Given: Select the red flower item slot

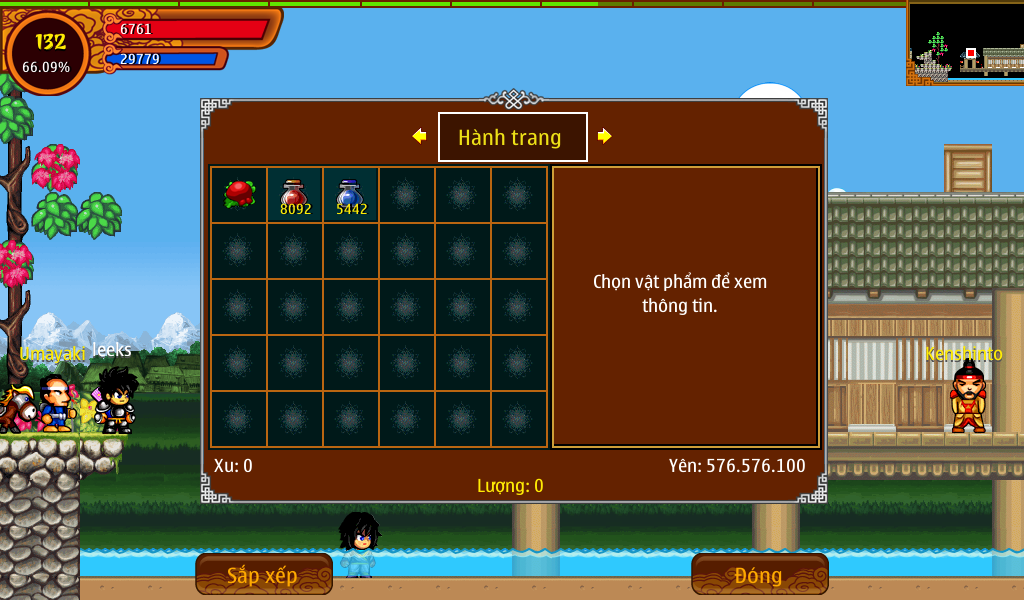Looking at the screenshot, I should (x=239, y=194).
